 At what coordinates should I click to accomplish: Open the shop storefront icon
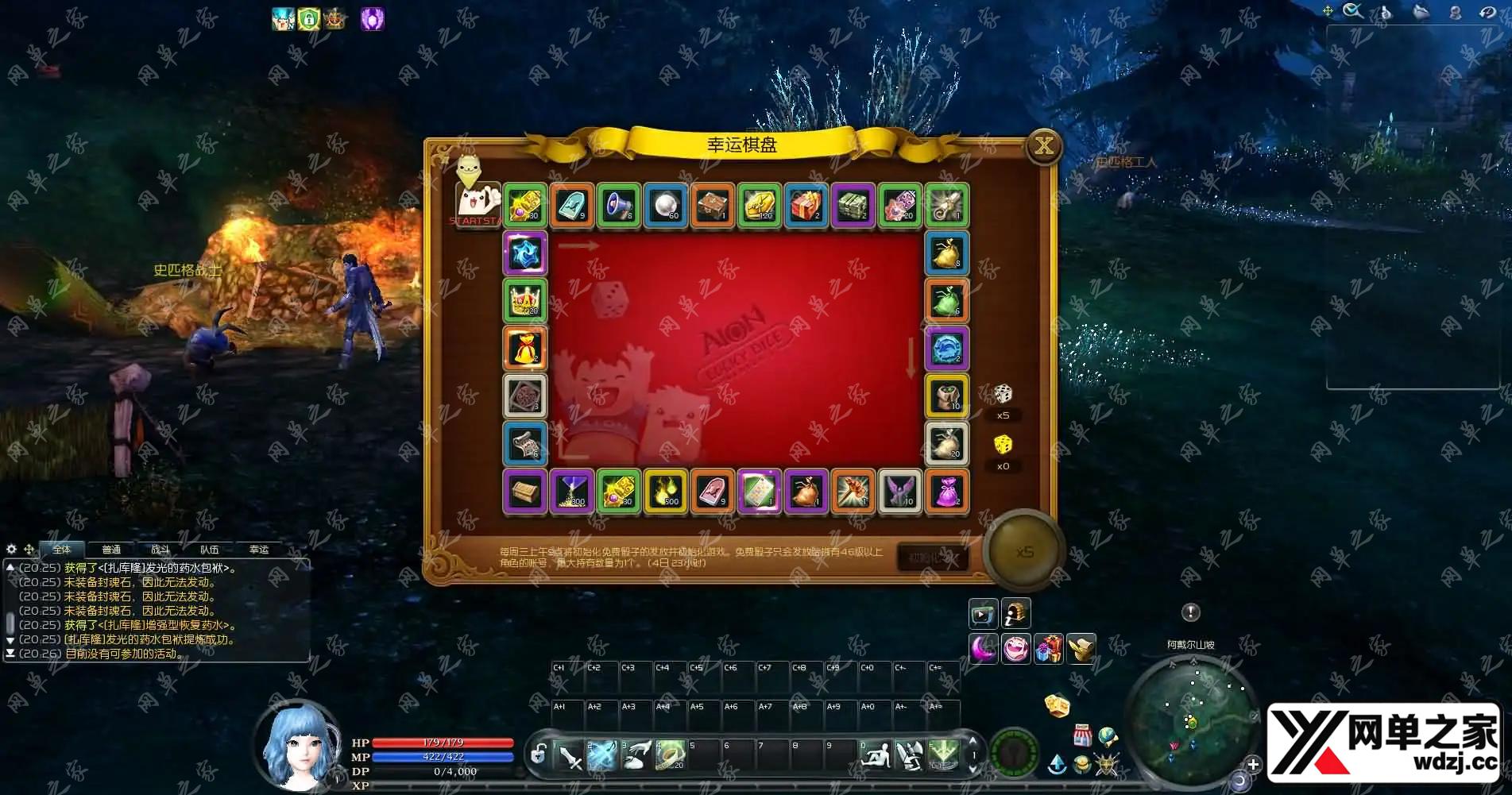[1081, 735]
